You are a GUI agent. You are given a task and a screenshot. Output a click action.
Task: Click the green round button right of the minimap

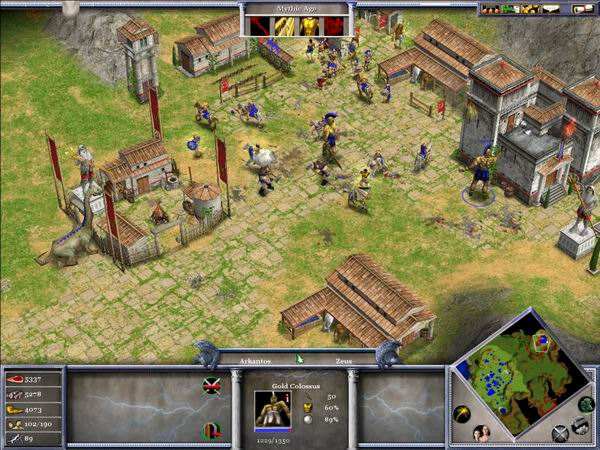coord(586,405)
